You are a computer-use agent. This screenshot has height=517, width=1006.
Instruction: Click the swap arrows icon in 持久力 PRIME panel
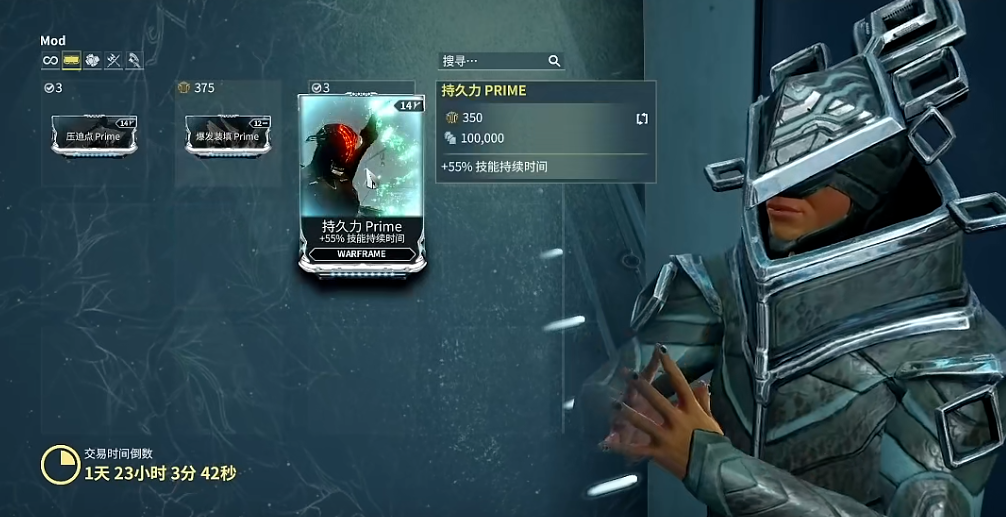pyautogui.click(x=642, y=118)
